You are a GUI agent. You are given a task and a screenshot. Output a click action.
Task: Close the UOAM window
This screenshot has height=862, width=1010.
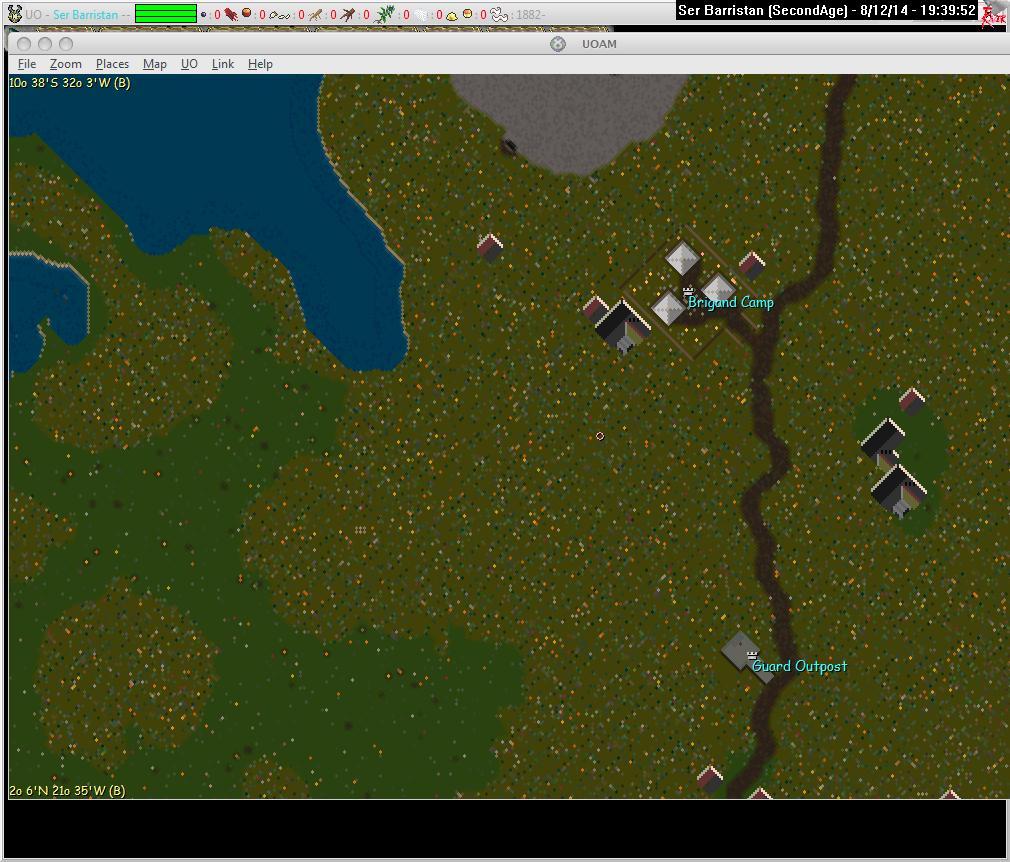pyautogui.click(x=23, y=44)
